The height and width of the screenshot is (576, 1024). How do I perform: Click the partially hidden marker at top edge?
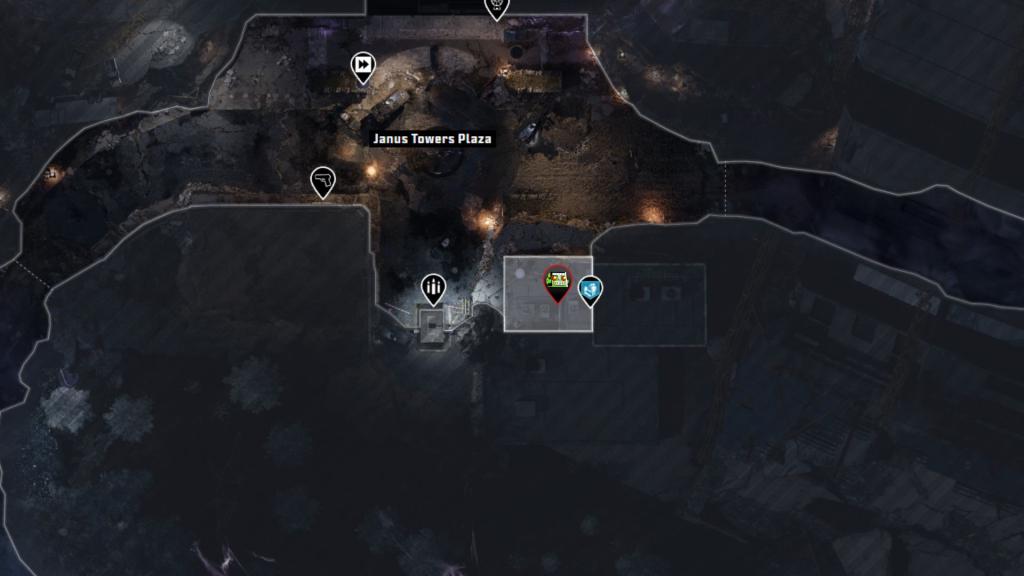coord(496,8)
